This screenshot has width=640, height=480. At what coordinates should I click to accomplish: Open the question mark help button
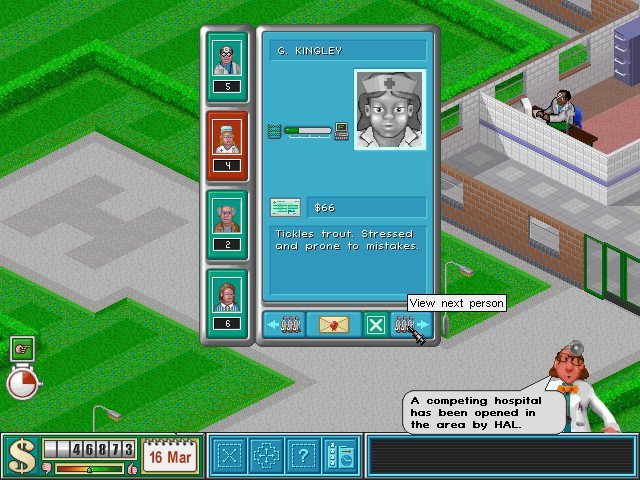[x=302, y=456]
